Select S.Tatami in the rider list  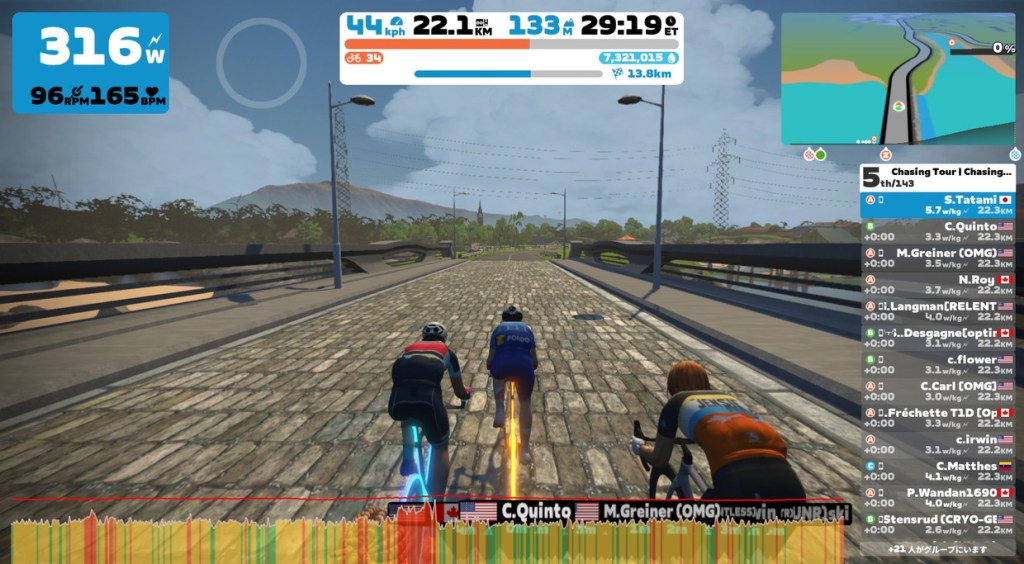pos(939,205)
